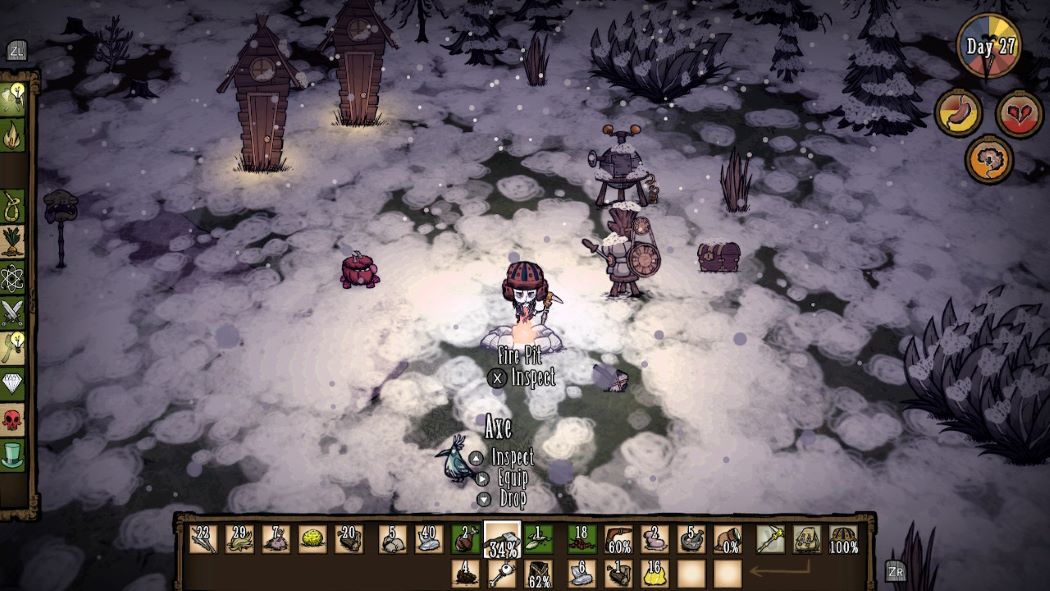Switch to the crossed-swords Fight tab

tap(13, 312)
